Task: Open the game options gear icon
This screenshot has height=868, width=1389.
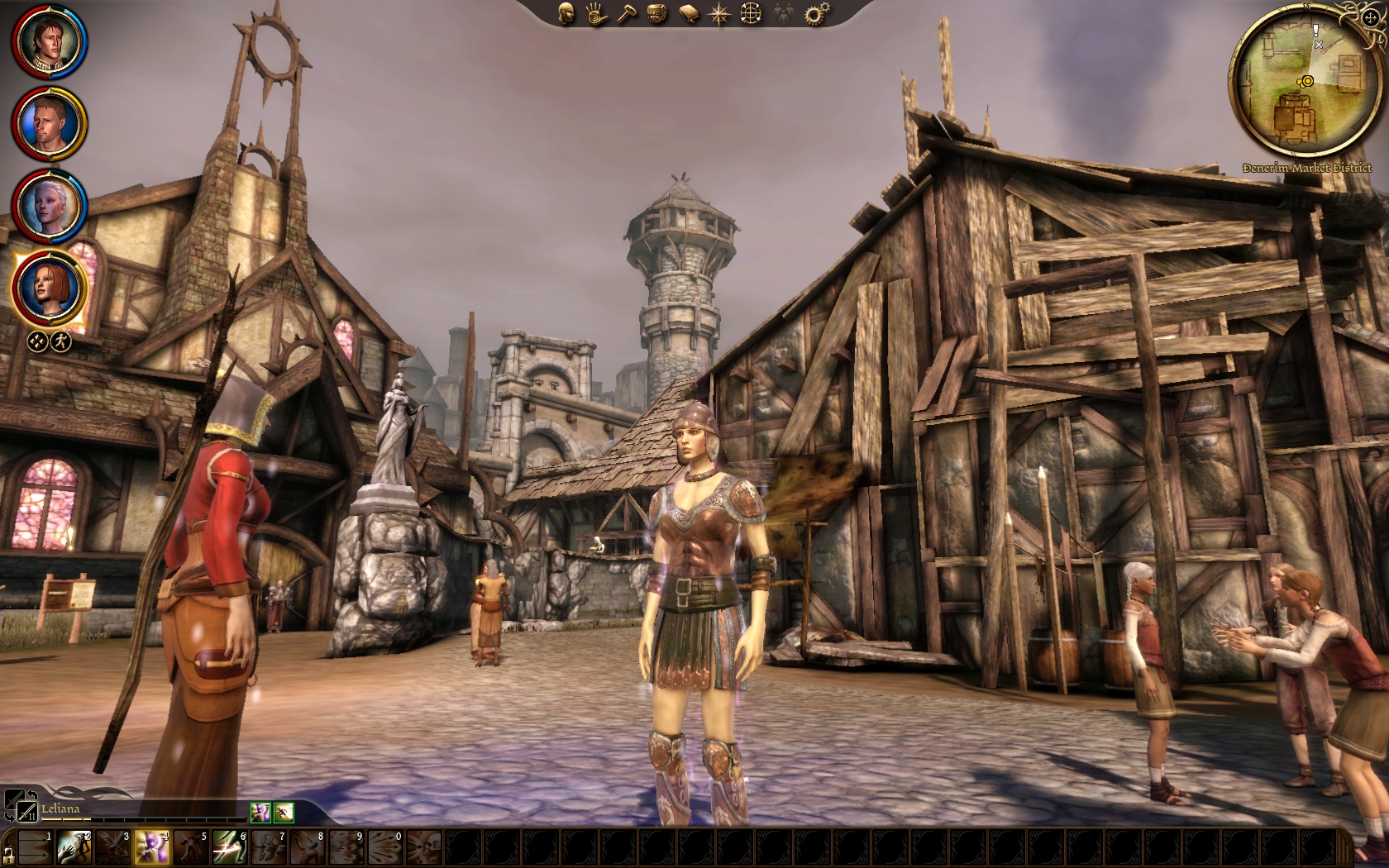Action: coord(817,13)
